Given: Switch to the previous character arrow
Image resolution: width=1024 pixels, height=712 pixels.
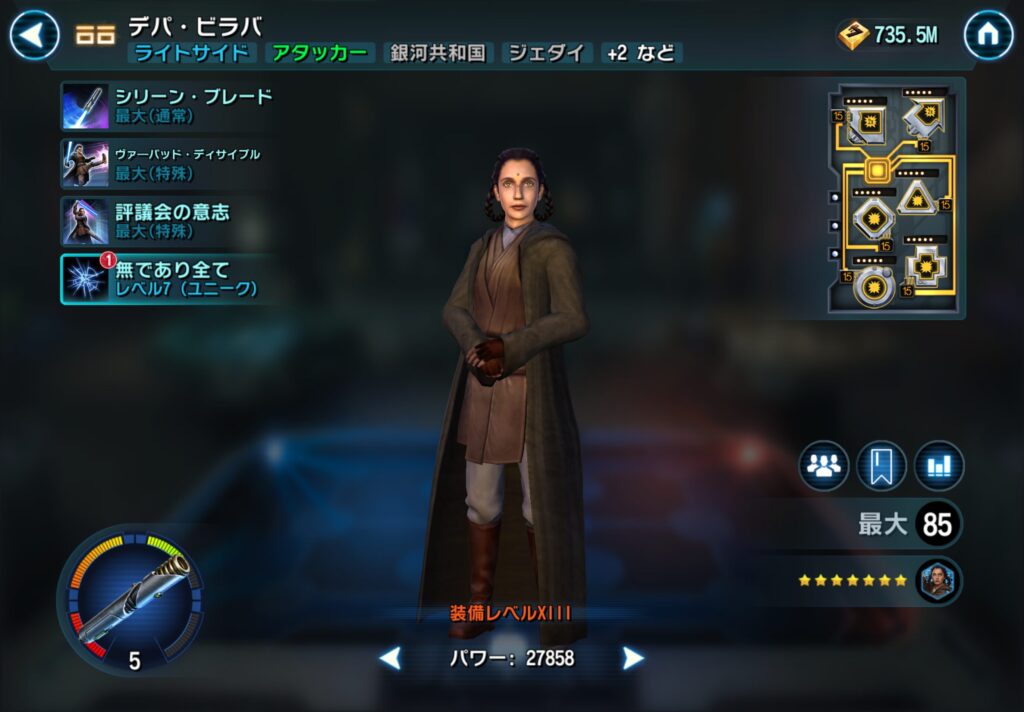Looking at the screenshot, I should (x=390, y=658).
